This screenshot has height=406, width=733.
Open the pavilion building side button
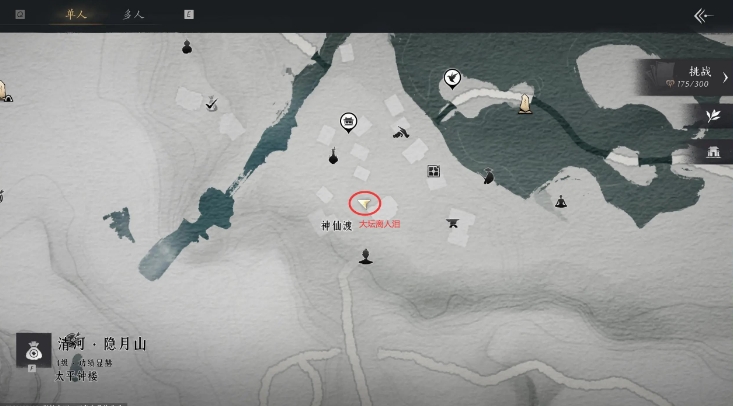click(713, 151)
